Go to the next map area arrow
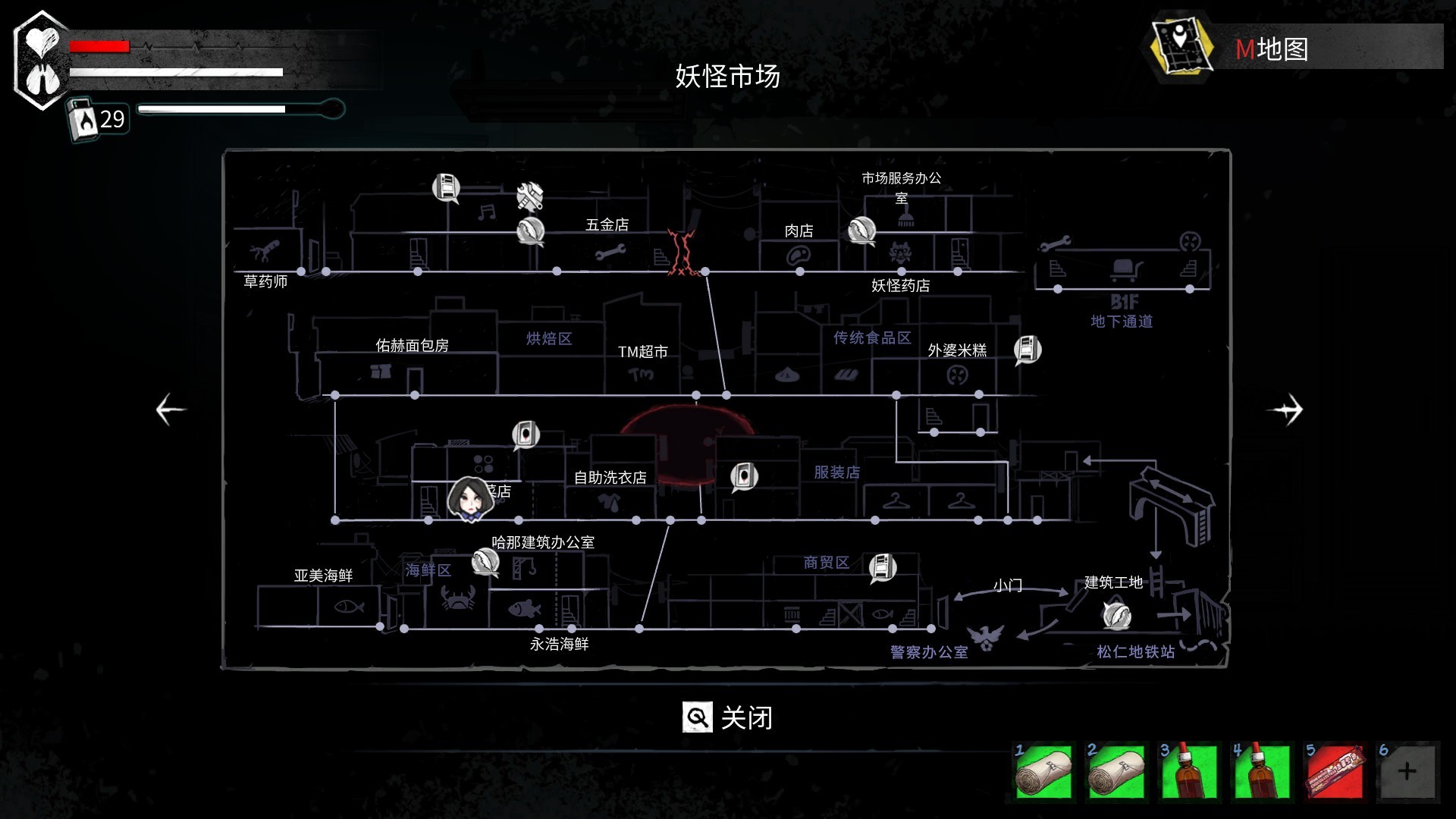 click(x=1285, y=409)
